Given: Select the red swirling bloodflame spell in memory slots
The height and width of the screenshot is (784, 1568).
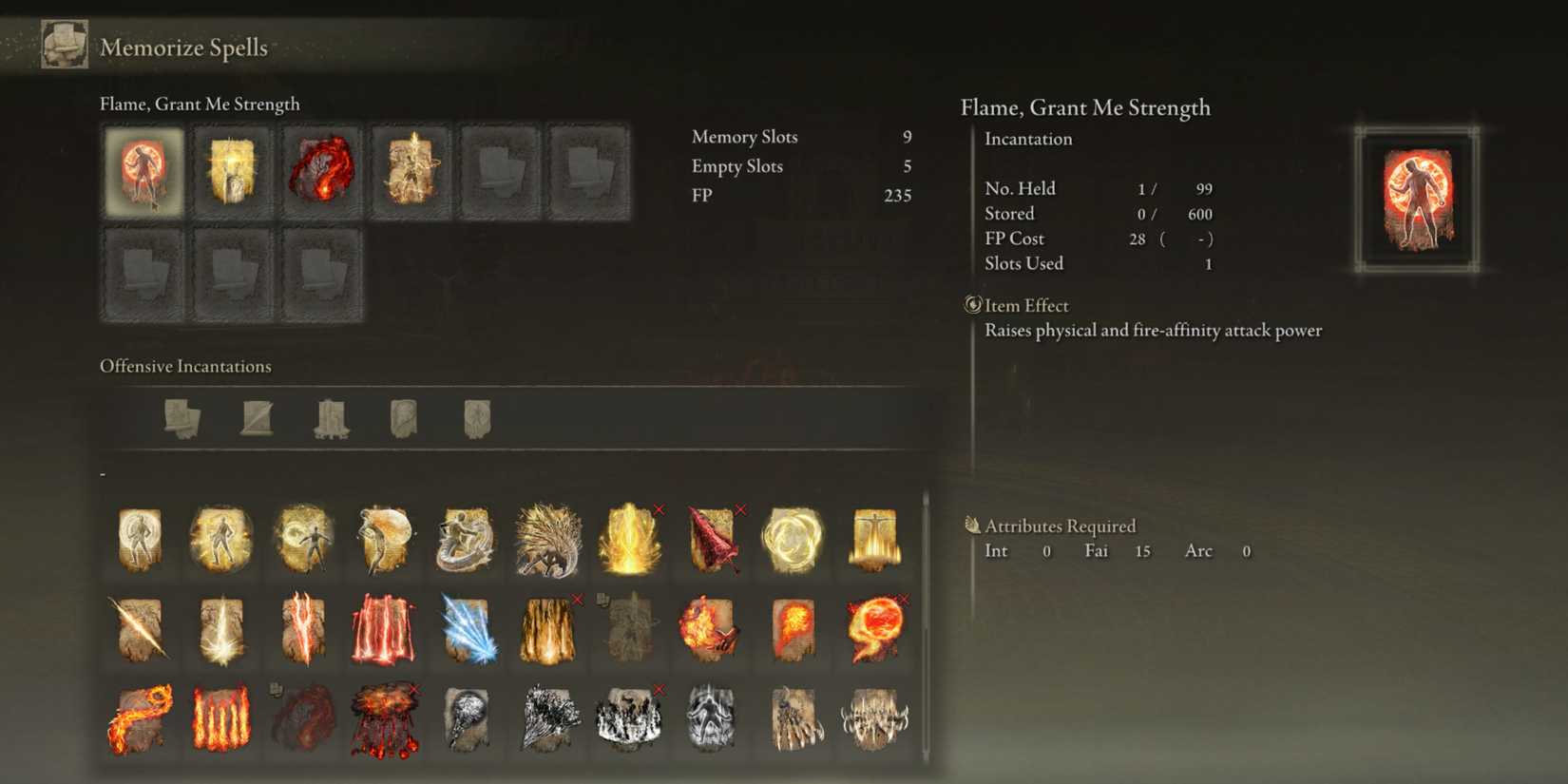Looking at the screenshot, I should 320,171.
